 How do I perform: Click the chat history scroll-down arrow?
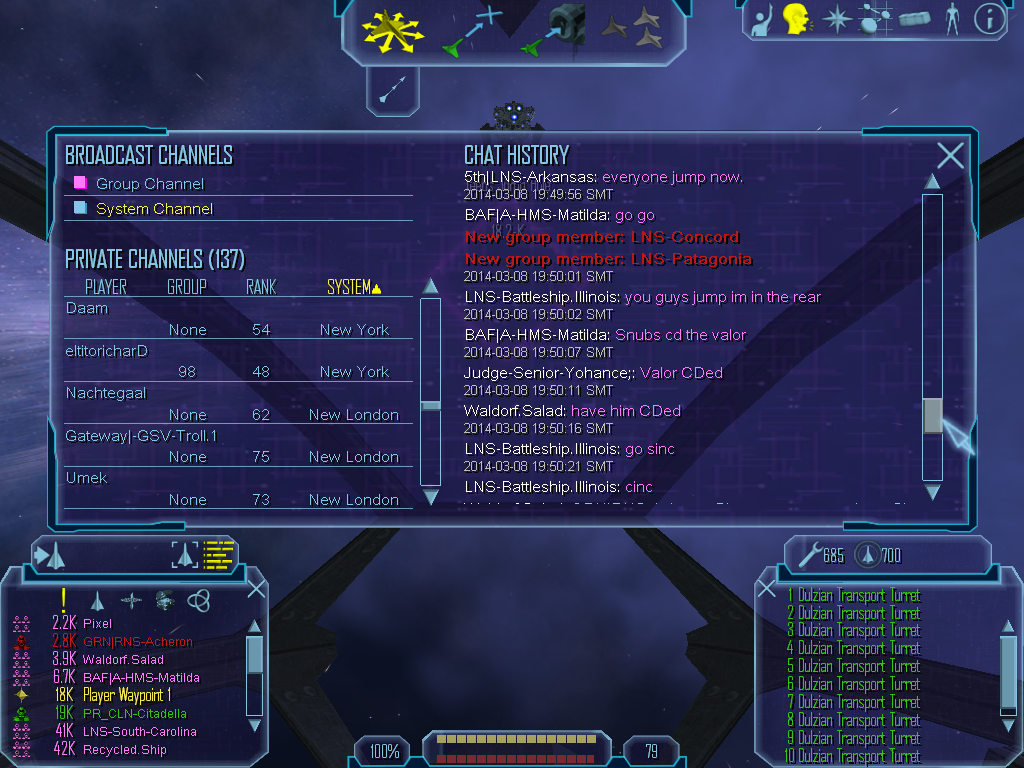932,492
